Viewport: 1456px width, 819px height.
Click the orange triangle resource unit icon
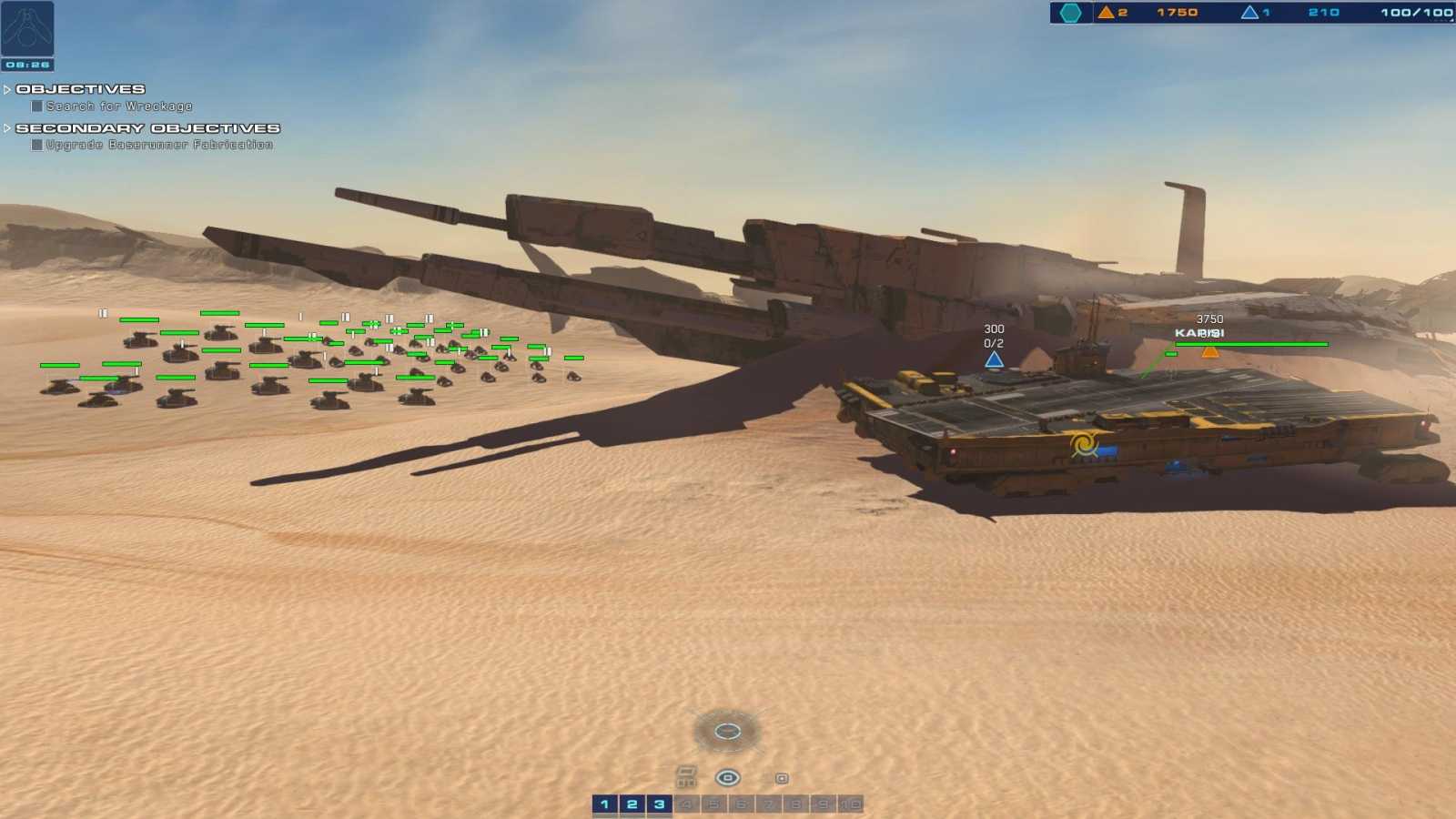(1107, 12)
